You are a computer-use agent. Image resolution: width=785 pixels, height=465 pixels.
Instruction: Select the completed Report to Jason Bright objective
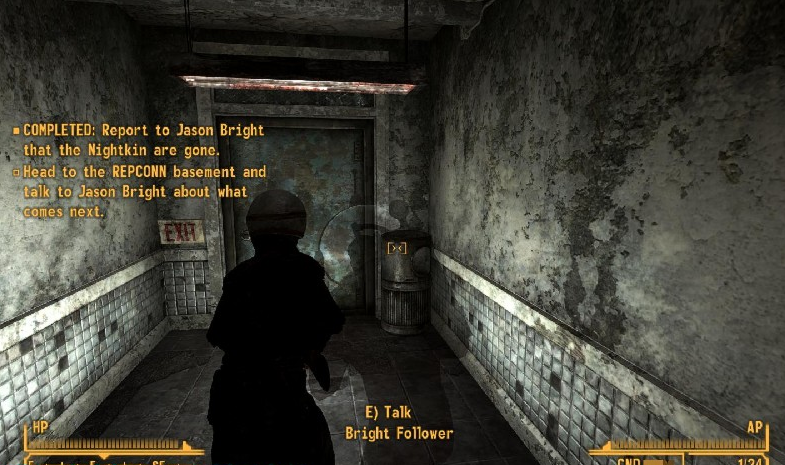coord(140,140)
